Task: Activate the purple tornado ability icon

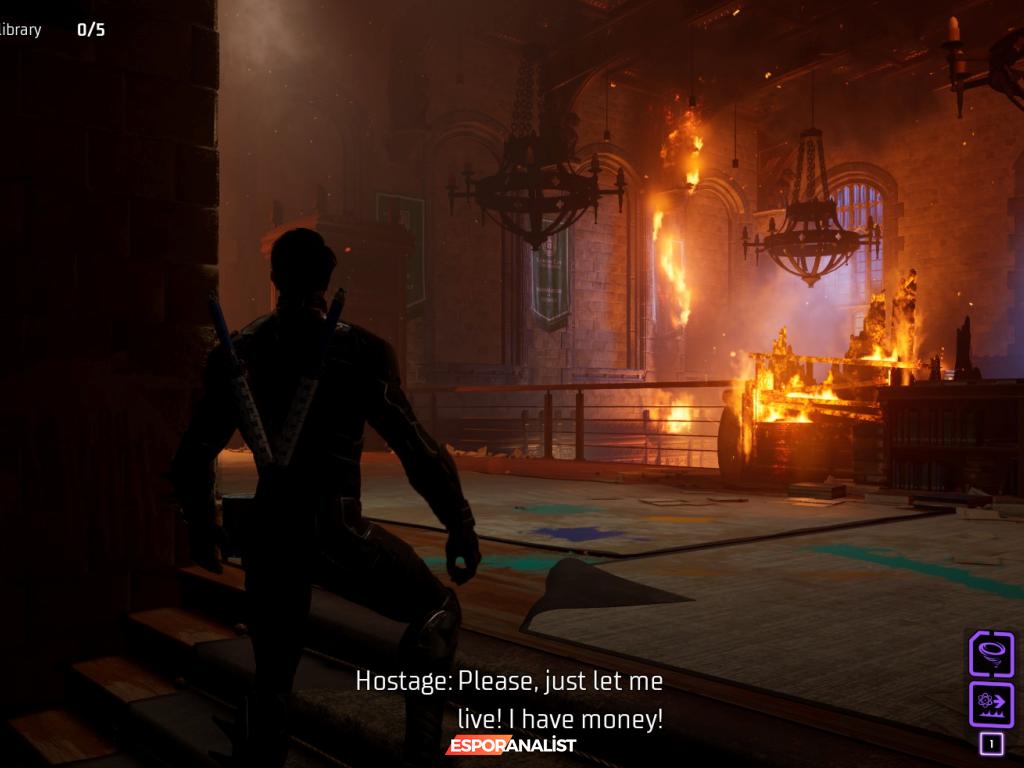Action: 991,655
